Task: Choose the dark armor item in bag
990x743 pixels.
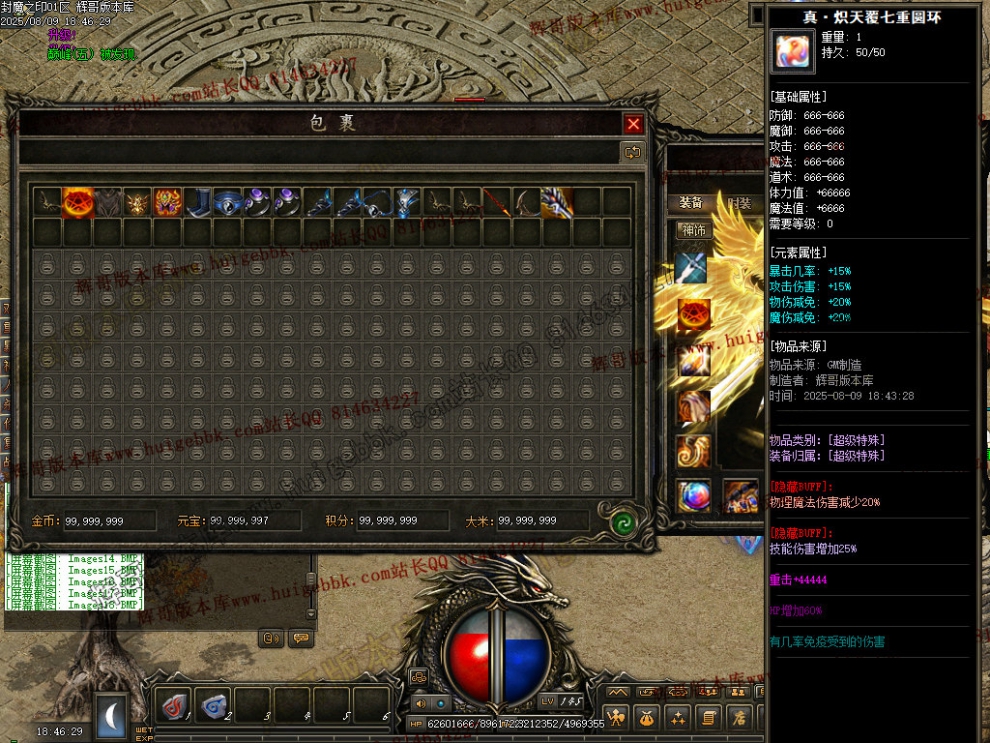Action: pyautogui.click(x=107, y=202)
